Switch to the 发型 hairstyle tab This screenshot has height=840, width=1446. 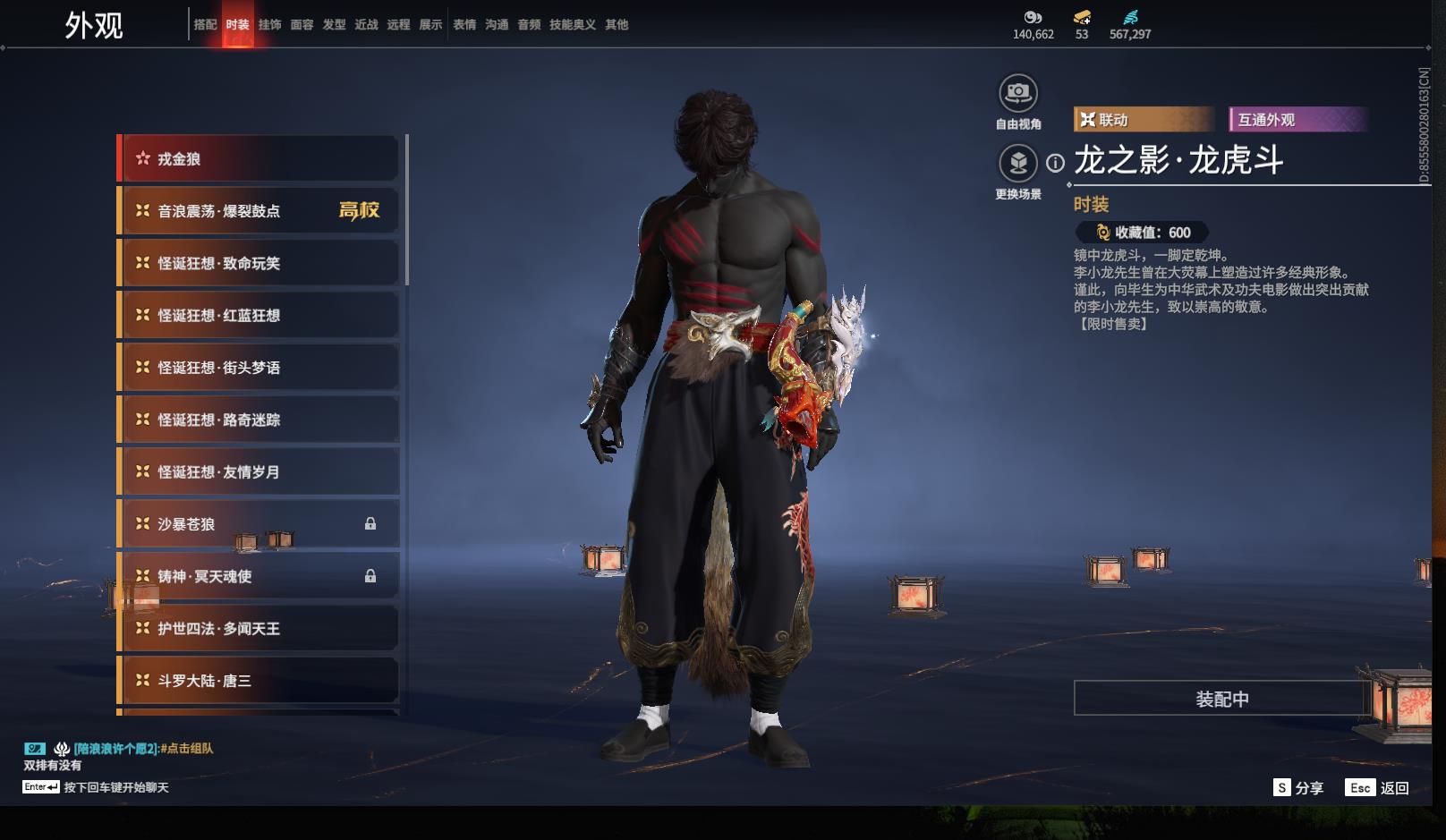pos(334,25)
